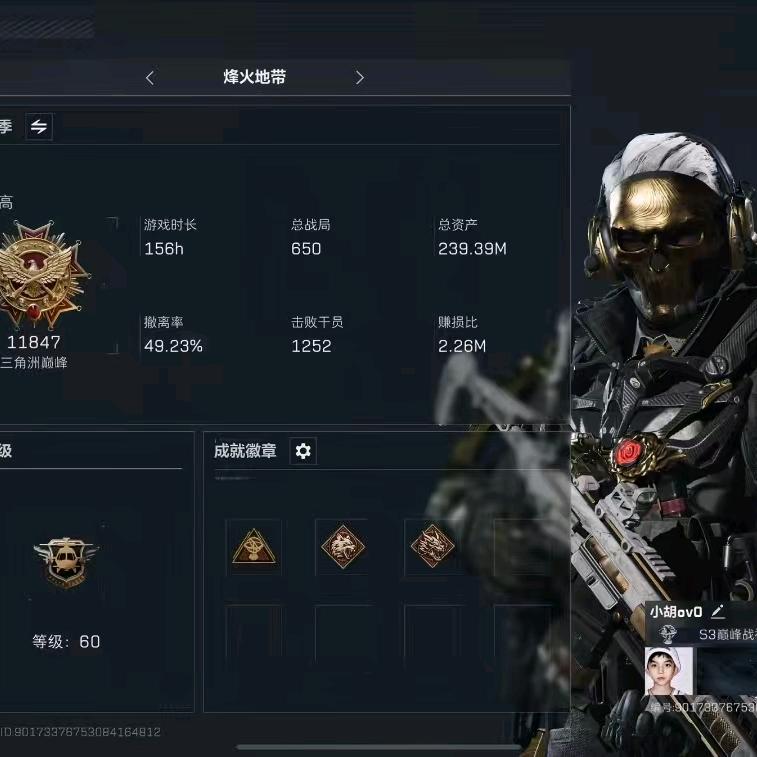View the 三角洲巅峰 rank emblem

click(x=45, y=277)
